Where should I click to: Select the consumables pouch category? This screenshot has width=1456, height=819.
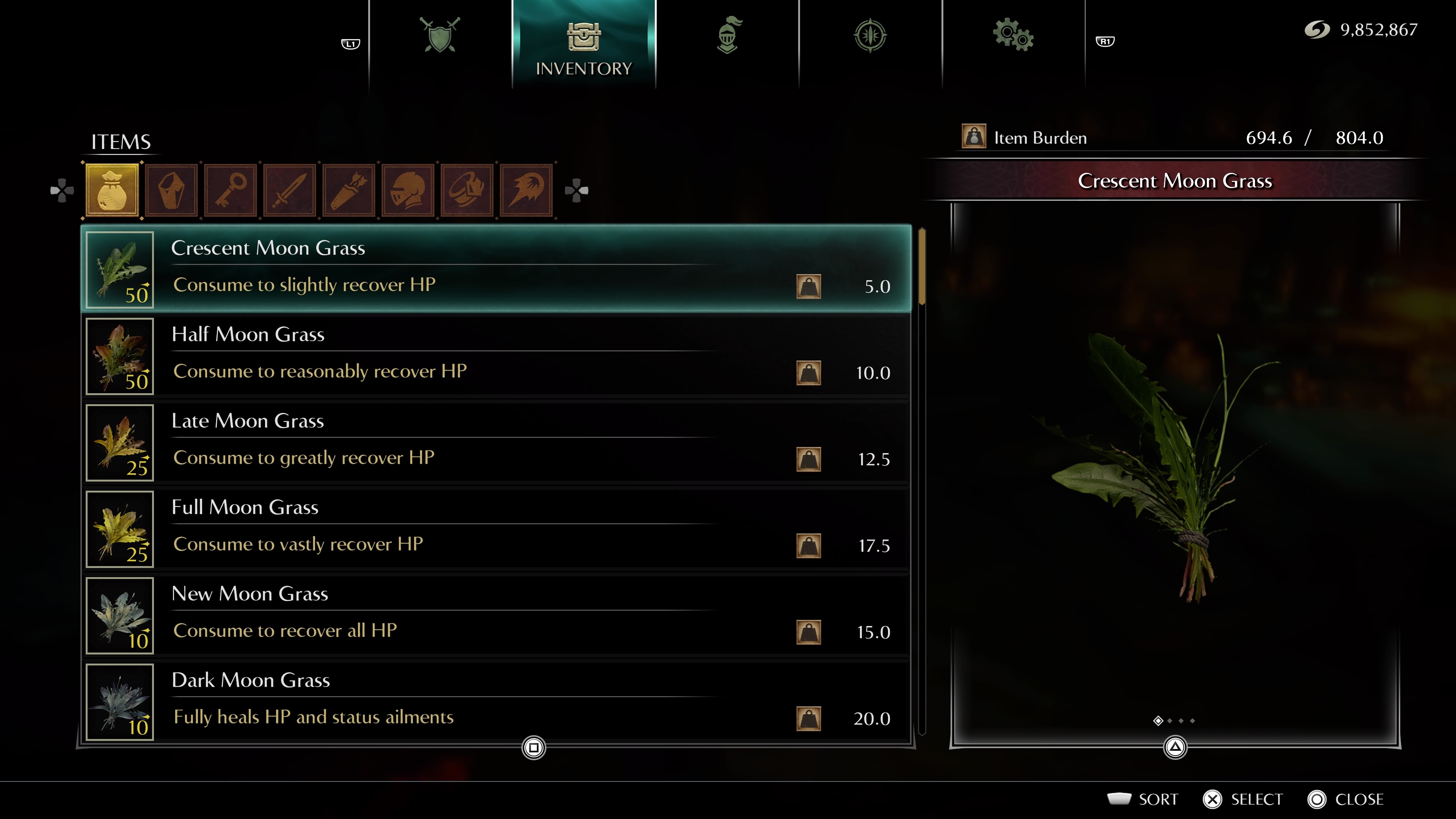pos(112,190)
